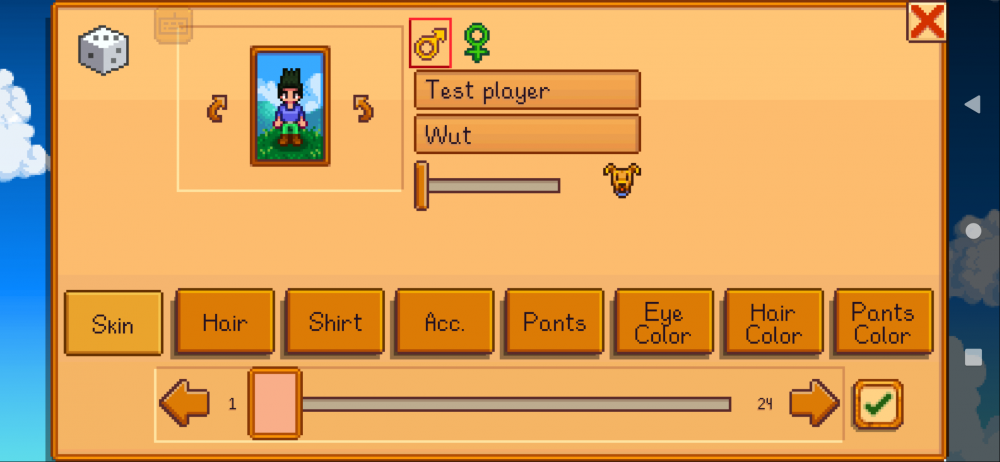Switch to the Pants tab

click(x=554, y=322)
